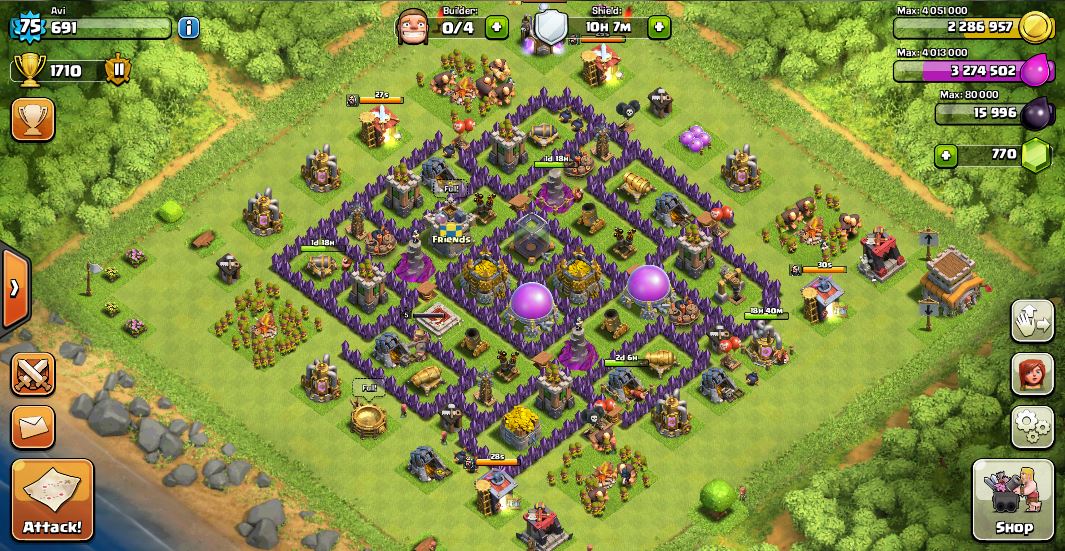Expand the orange side arrow panel
The width and height of the screenshot is (1065, 551).
point(14,289)
